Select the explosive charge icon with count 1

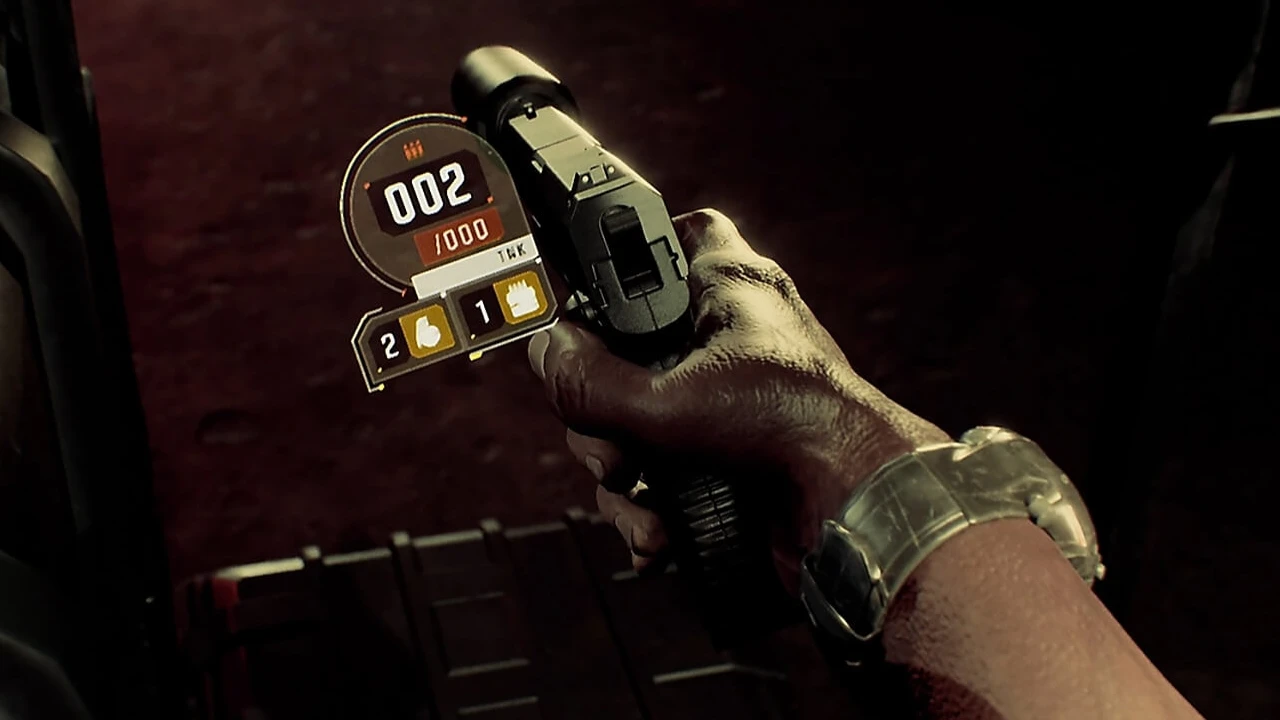[521, 297]
